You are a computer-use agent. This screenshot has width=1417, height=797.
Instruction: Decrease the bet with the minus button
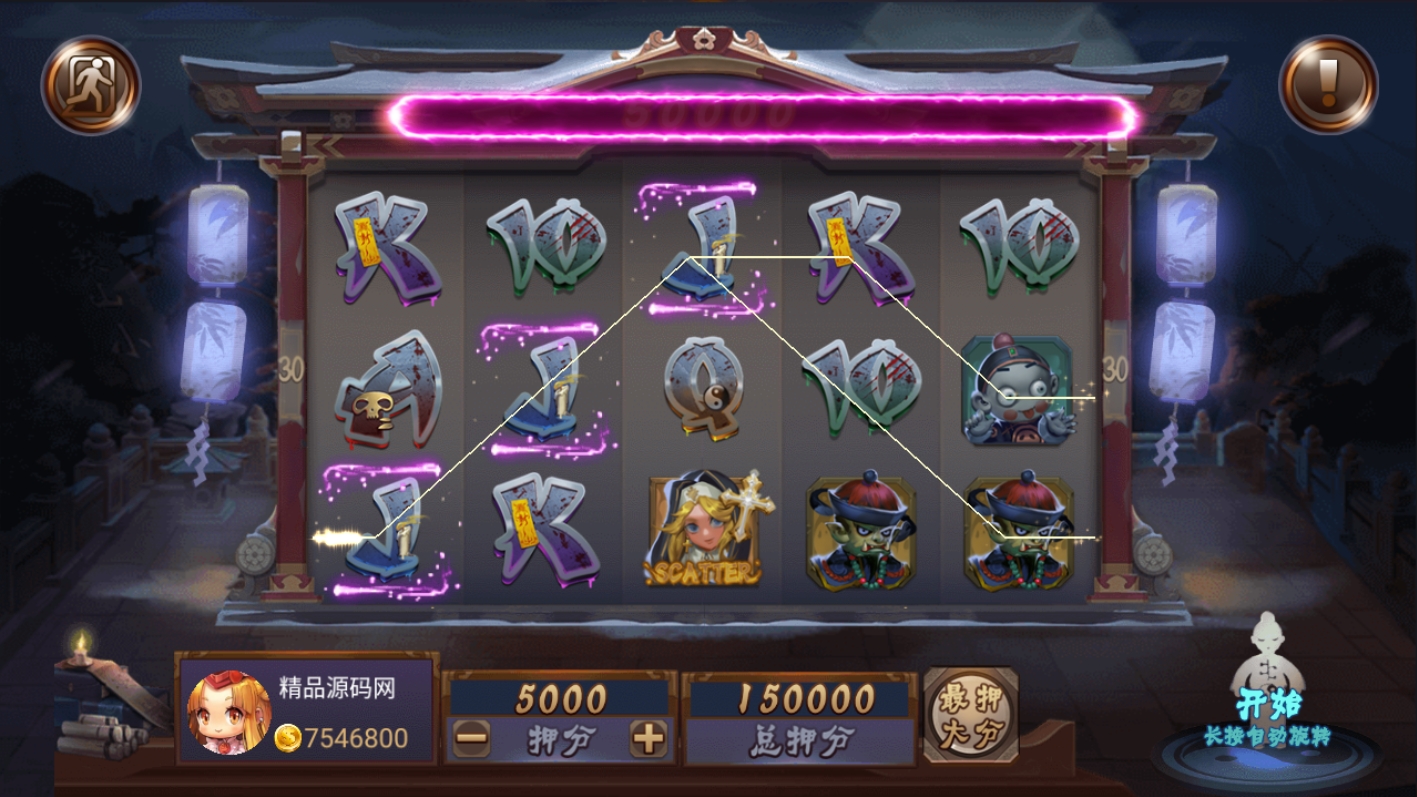[x=471, y=739]
